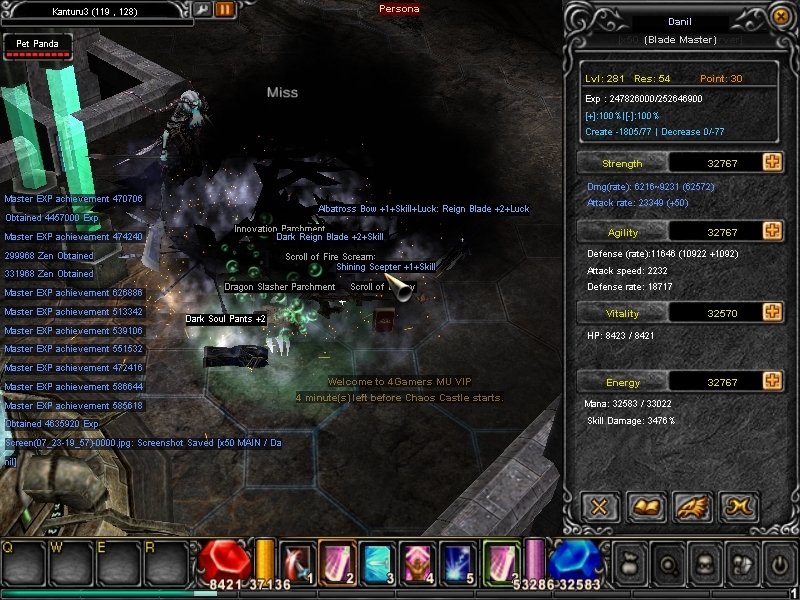The height and width of the screenshot is (600, 800).
Task: Add a point to Strength
Action: click(772, 162)
